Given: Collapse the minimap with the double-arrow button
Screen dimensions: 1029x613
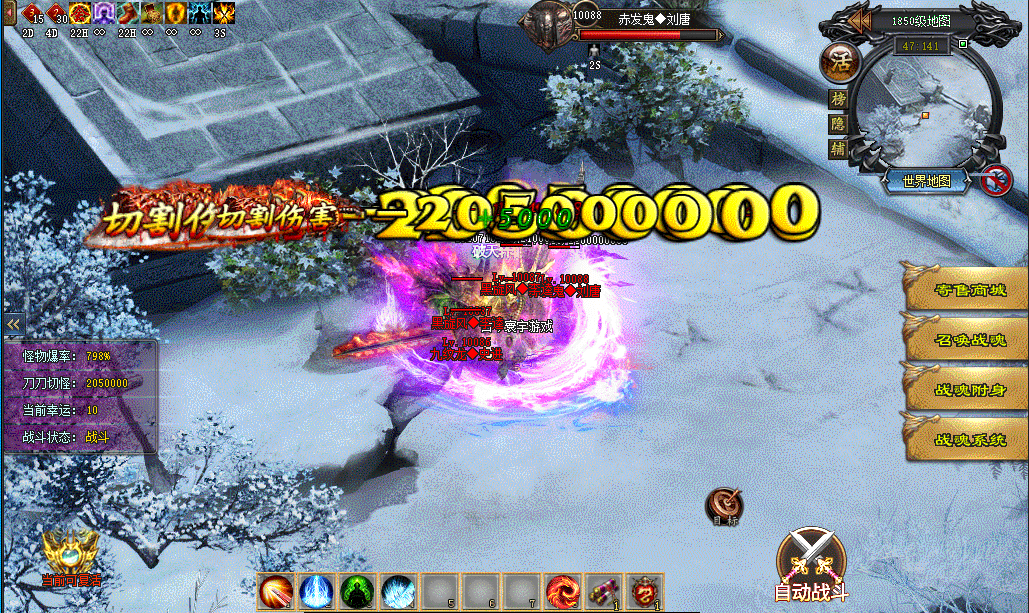Looking at the screenshot, I should coord(856,21).
